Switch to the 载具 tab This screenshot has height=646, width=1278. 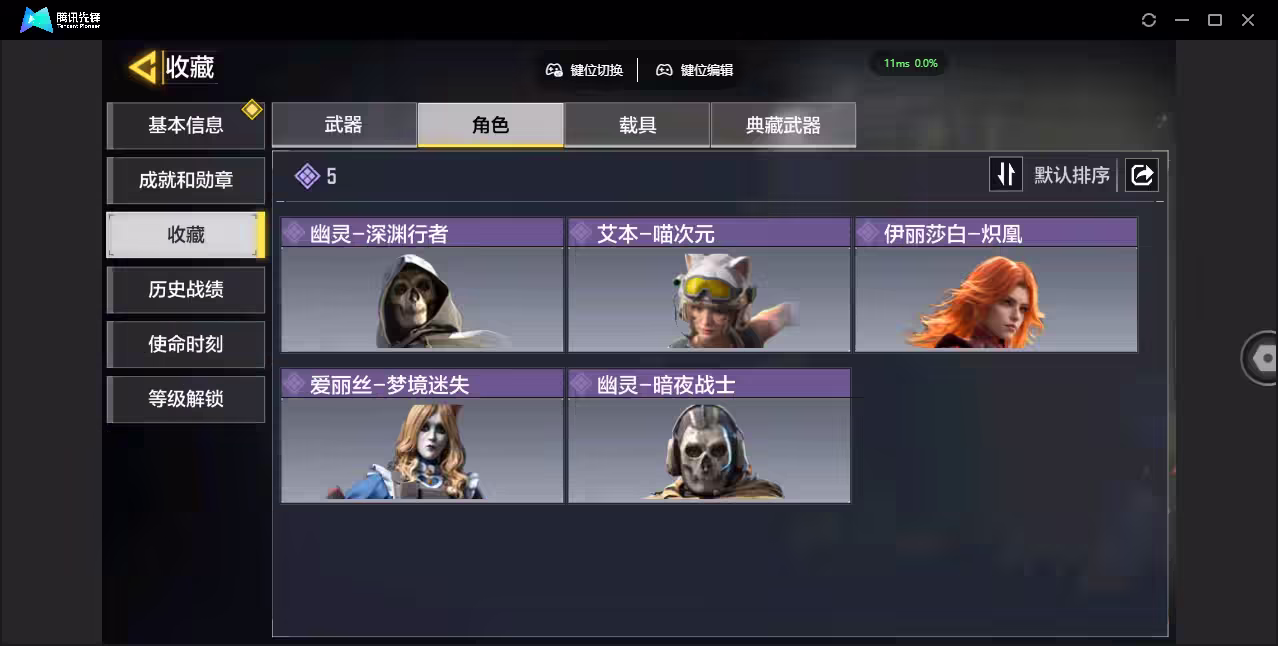(x=637, y=125)
